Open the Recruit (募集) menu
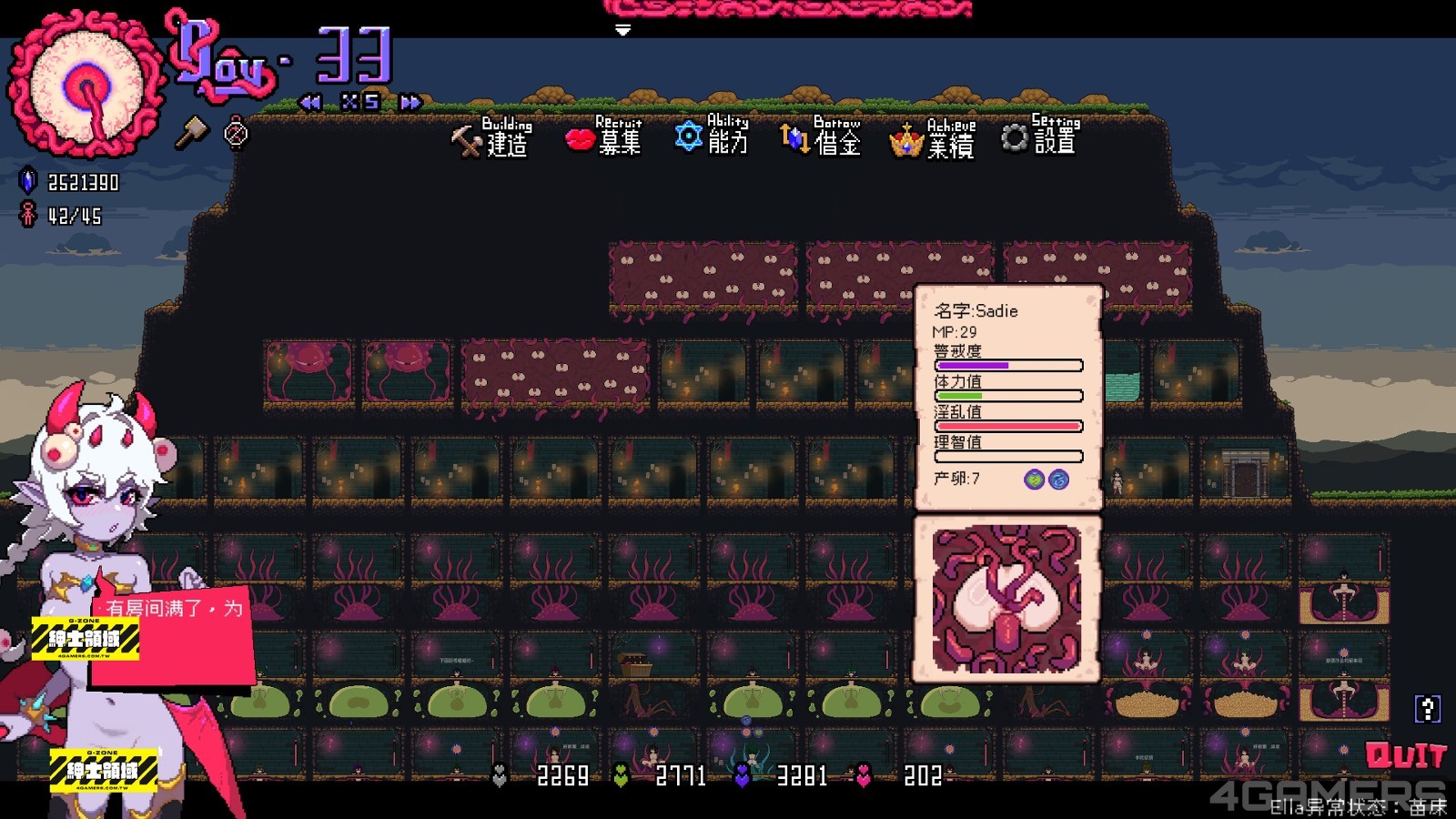 coord(604,137)
